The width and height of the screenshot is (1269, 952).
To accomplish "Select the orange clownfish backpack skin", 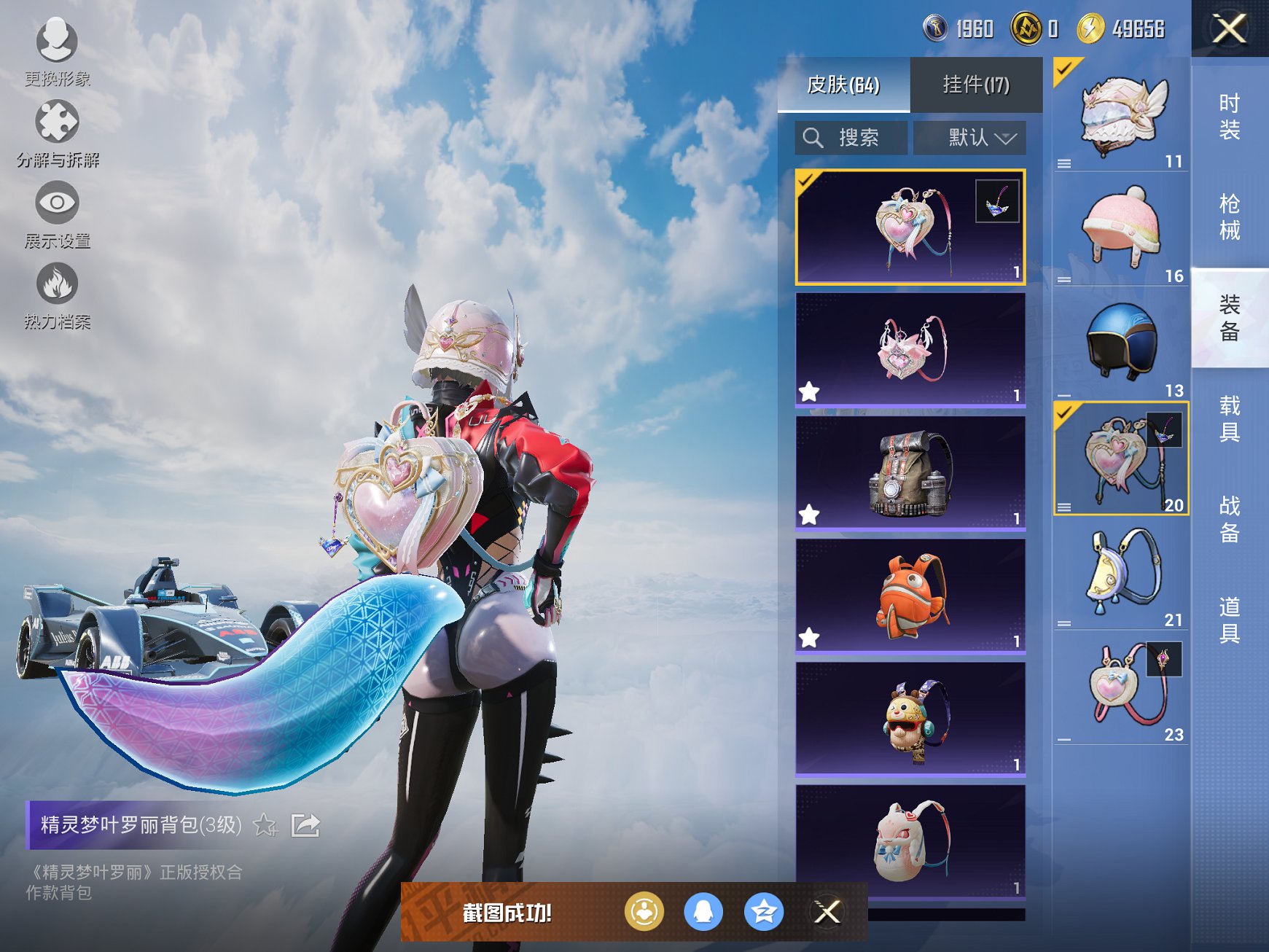I will point(910,595).
